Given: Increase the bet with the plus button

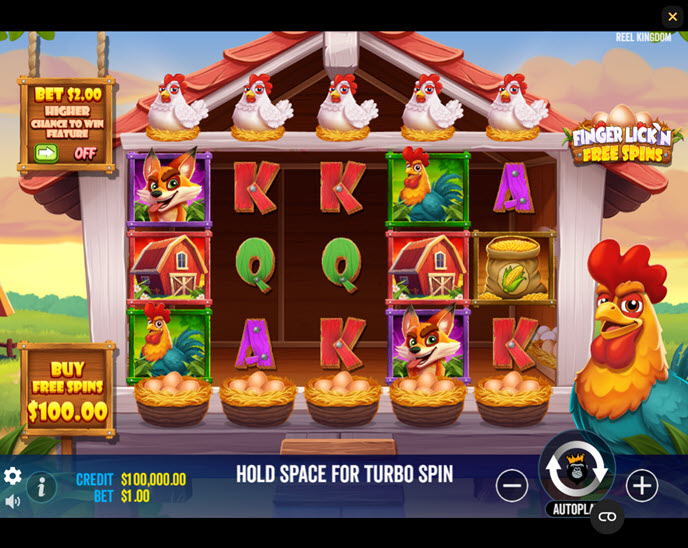Looking at the screenshot, I should point(642,486).
